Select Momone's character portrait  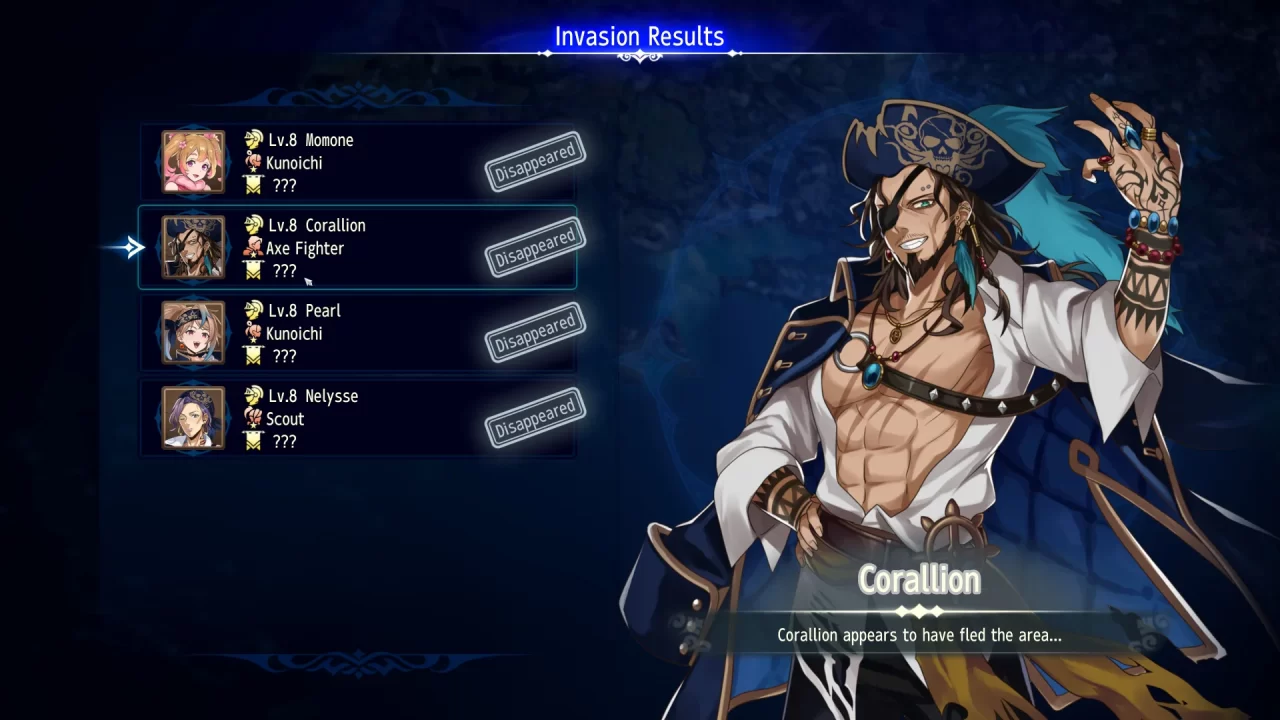190,162
